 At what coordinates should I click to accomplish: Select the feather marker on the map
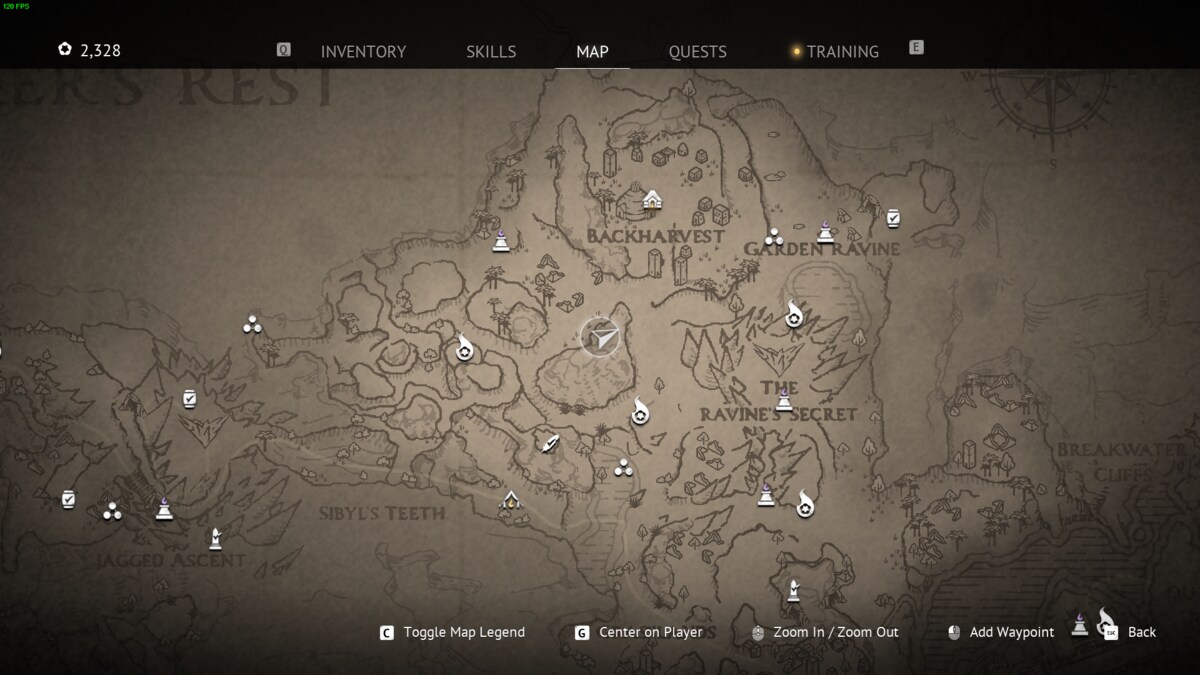pos(549,442)
